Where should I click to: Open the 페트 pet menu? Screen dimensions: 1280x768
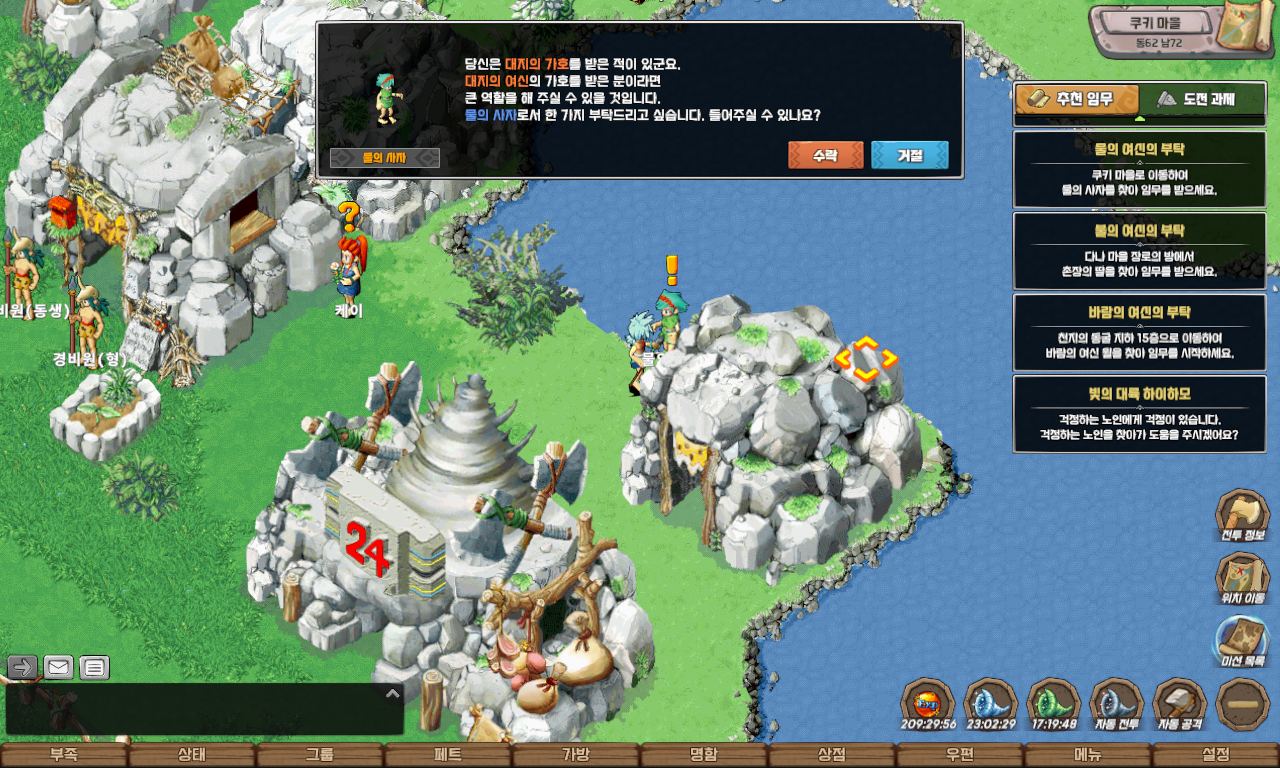pyautogui.click(x=448, y=756)
